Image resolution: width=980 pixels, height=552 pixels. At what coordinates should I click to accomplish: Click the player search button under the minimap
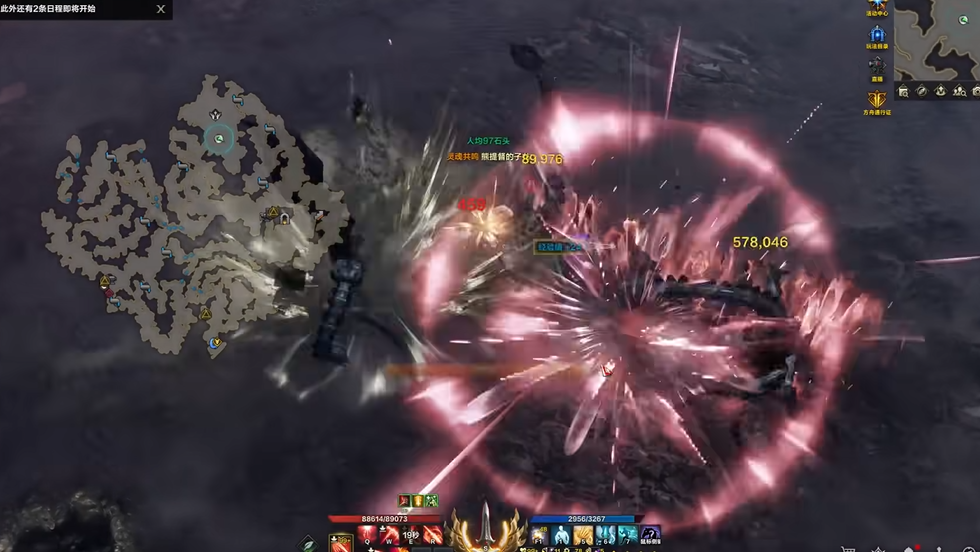pos(958,91)
